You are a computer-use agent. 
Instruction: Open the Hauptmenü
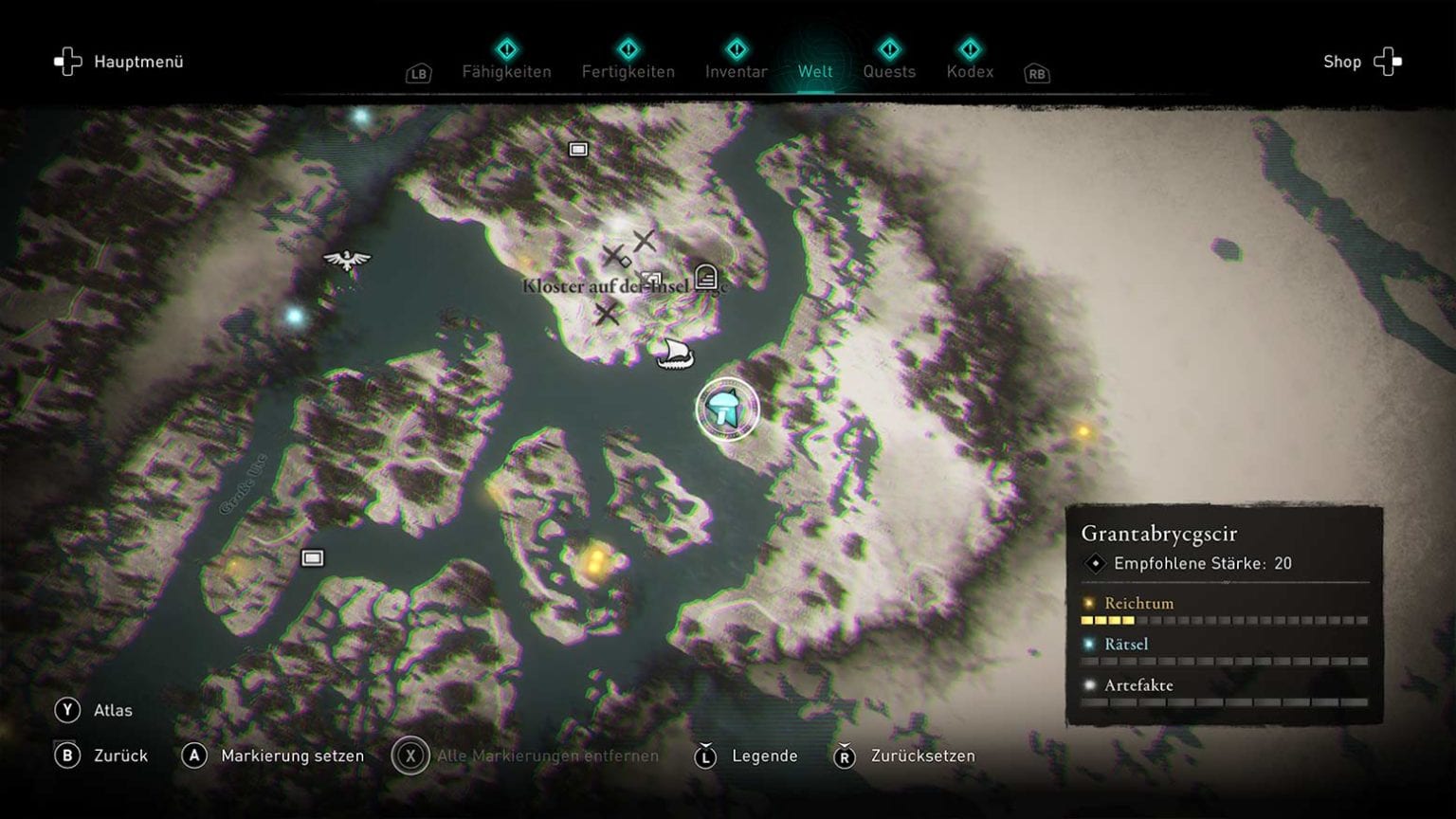(119, 63)
